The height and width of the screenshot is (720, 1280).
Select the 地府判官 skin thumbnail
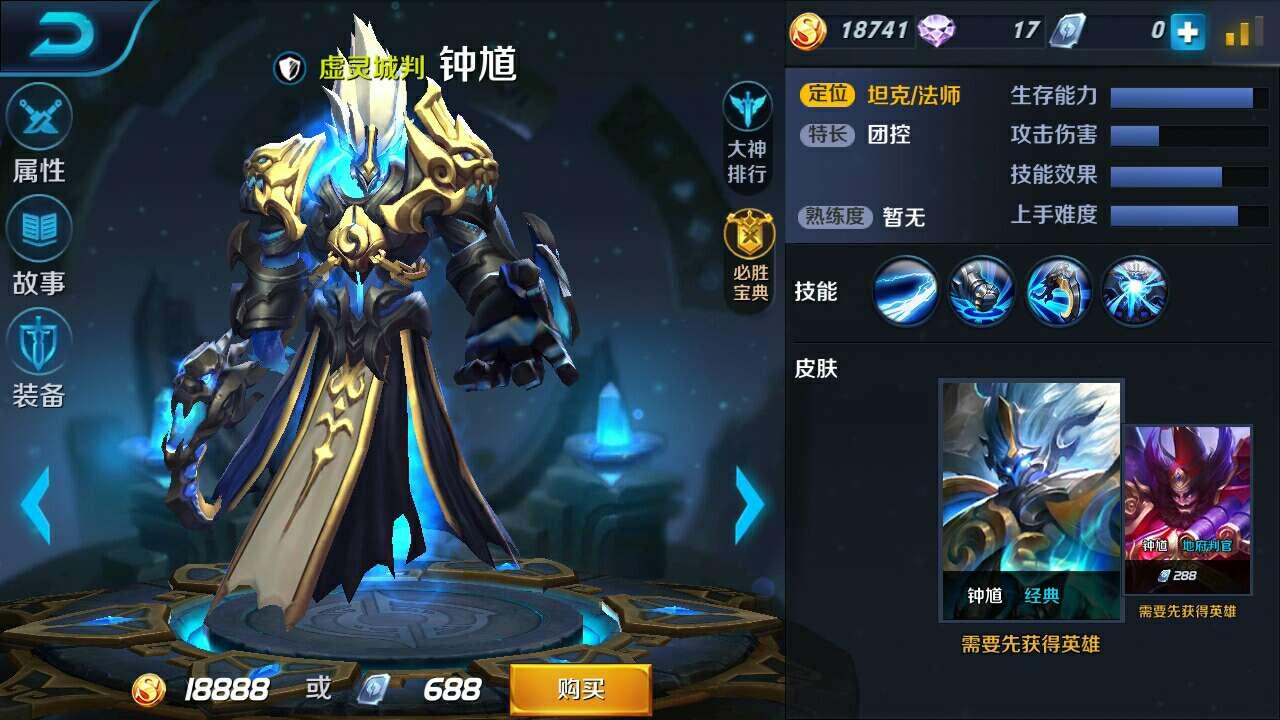pos(1188,510)
